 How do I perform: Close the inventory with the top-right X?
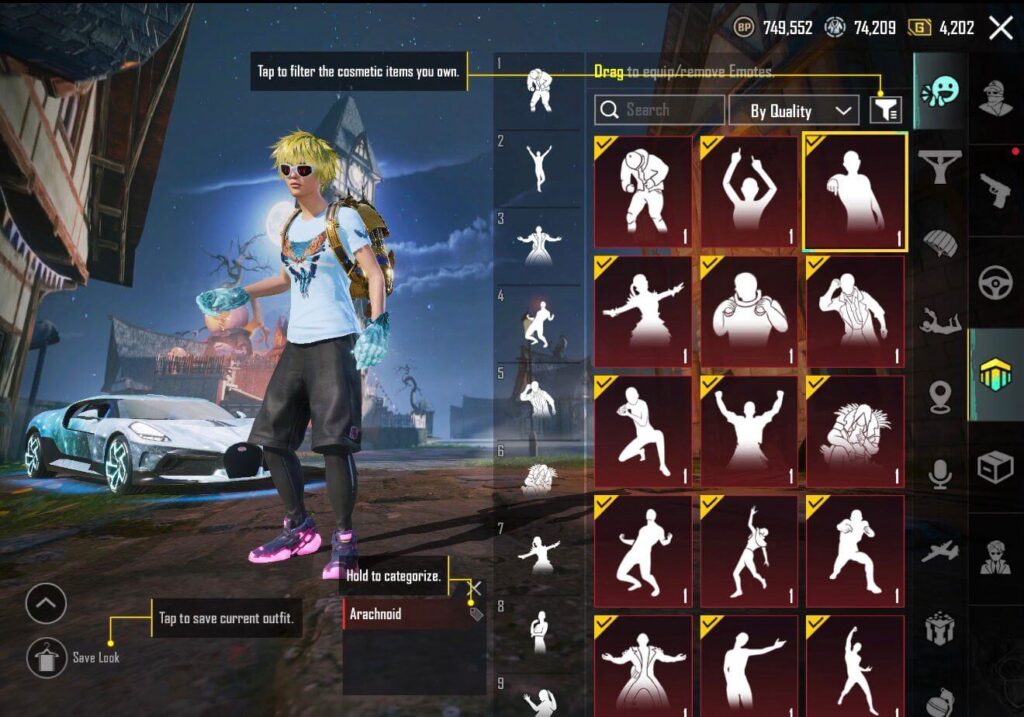1000,27
